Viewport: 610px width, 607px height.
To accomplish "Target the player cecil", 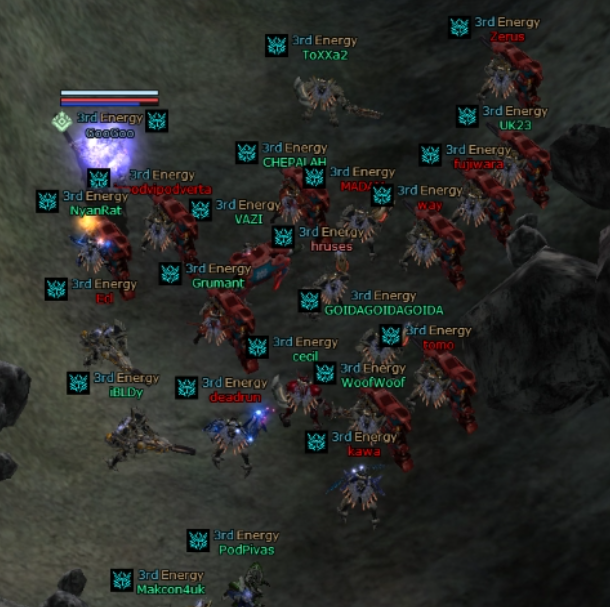I will coord(305,356).
